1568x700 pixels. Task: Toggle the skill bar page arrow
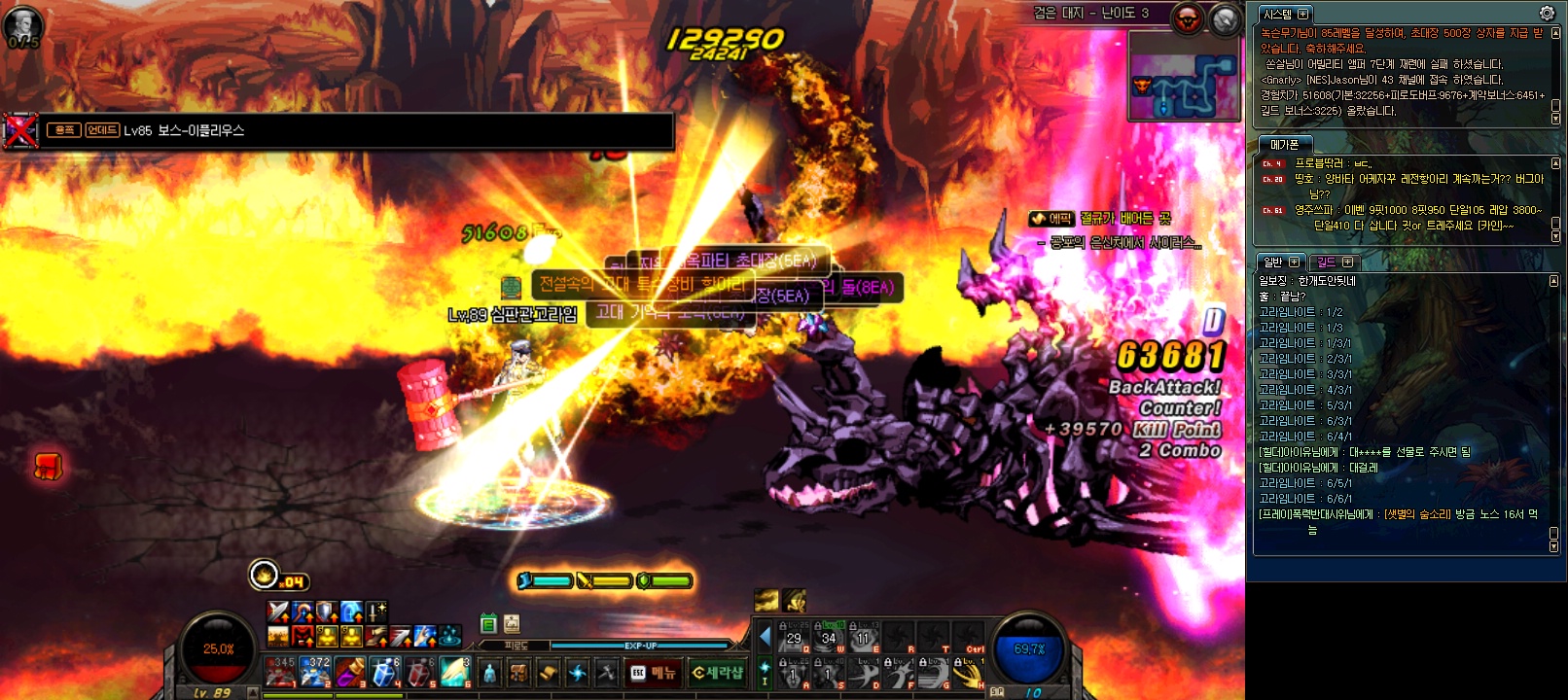pos(765,637)
